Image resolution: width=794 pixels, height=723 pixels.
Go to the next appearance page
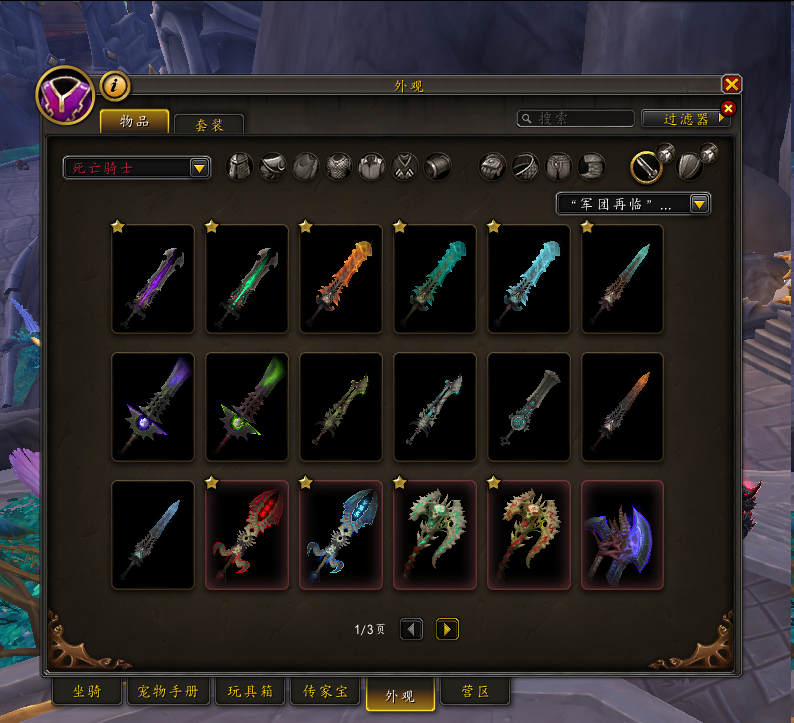447,629
